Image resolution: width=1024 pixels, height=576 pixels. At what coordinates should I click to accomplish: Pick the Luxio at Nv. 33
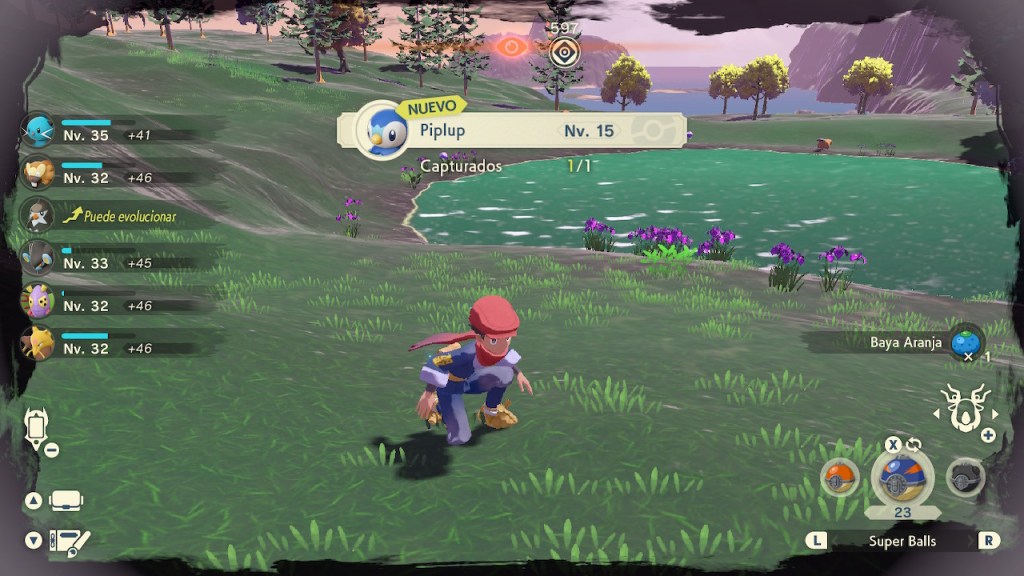point(38,258)
